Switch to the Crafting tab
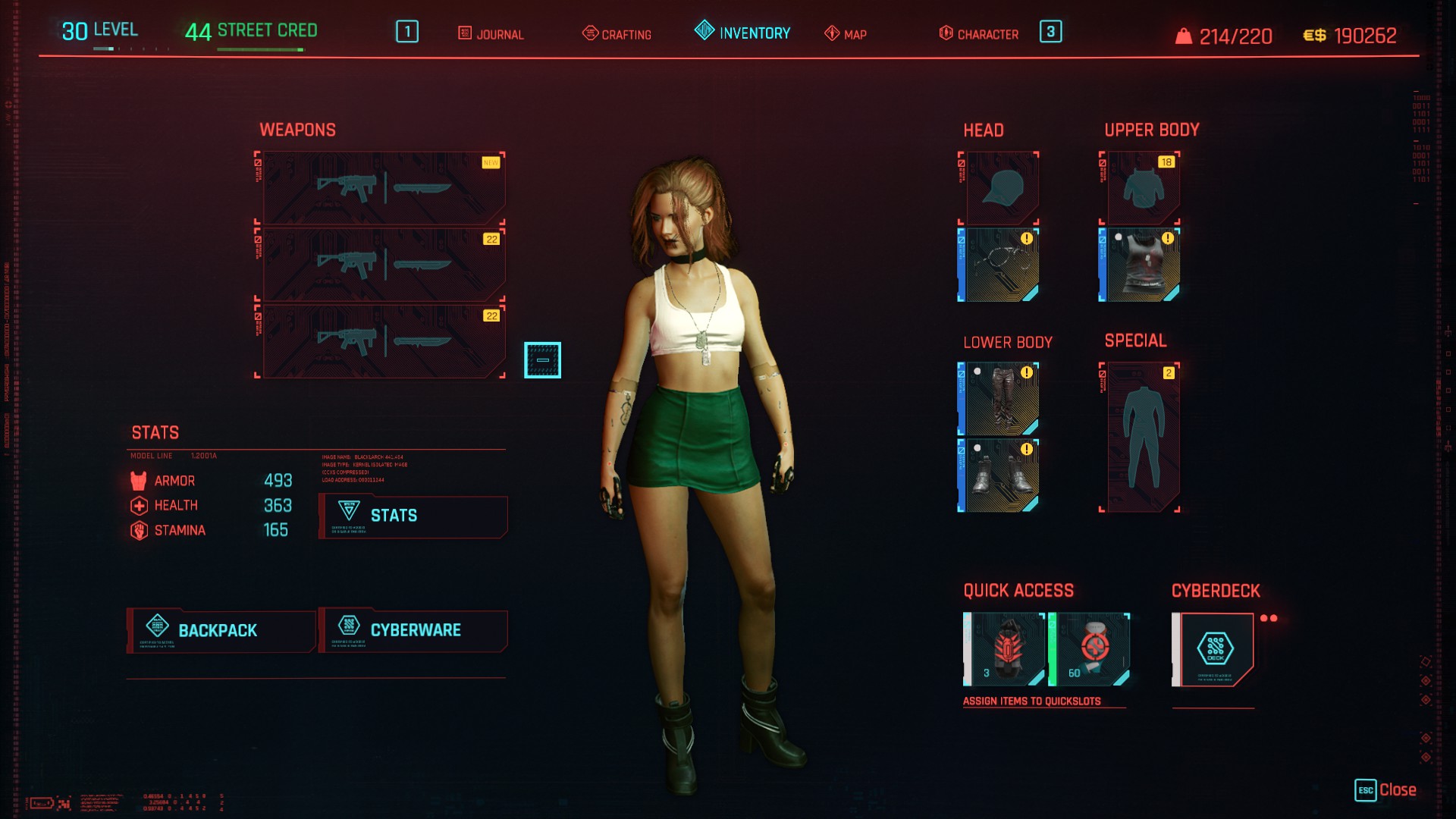Screen dimensions: 1456x819 point(617,34)
